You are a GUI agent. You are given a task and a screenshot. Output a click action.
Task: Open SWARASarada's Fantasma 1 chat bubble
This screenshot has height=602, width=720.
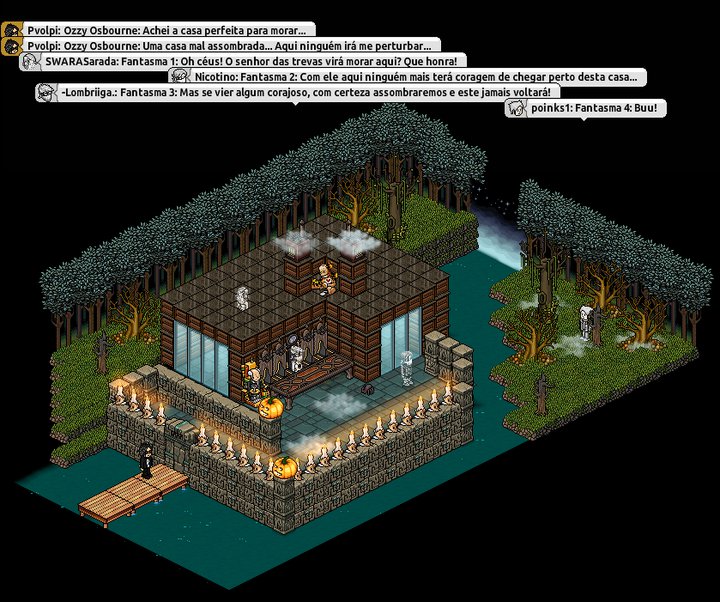tap(246, 62)
